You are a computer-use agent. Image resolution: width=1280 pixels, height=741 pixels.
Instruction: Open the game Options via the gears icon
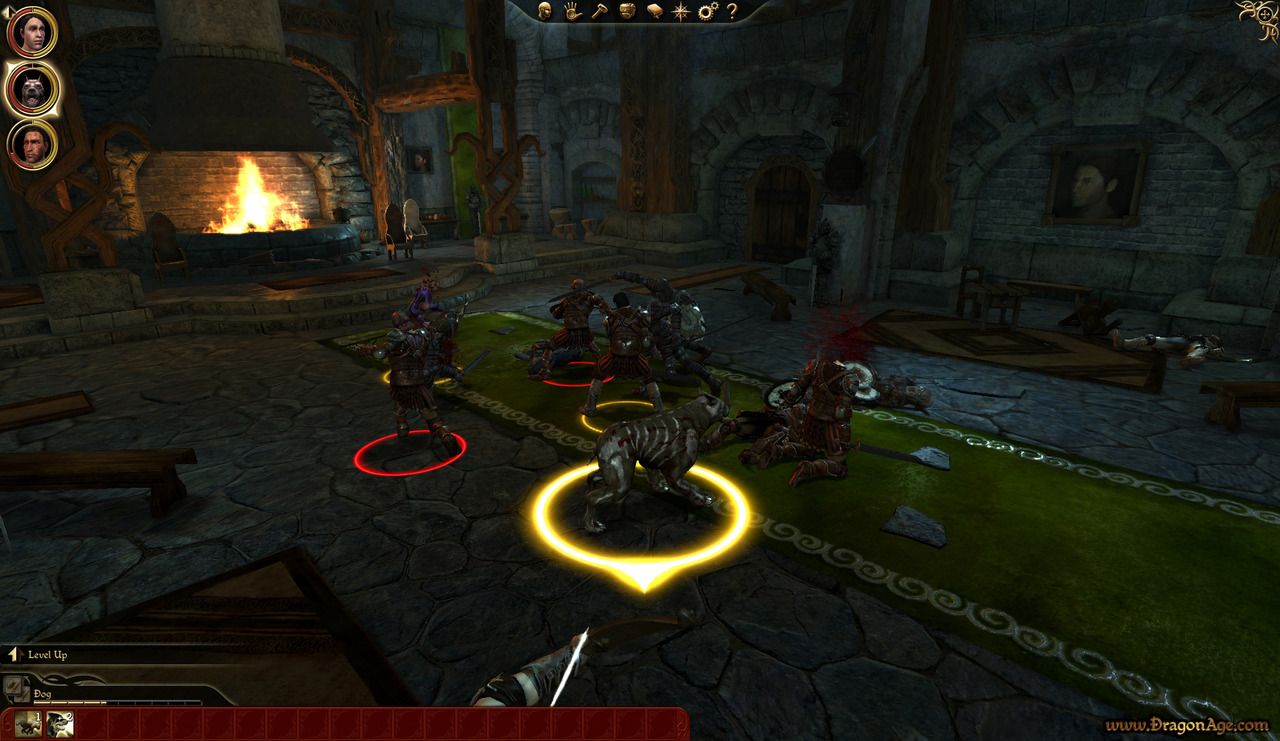pyautogui.click(x=708, y=10)
